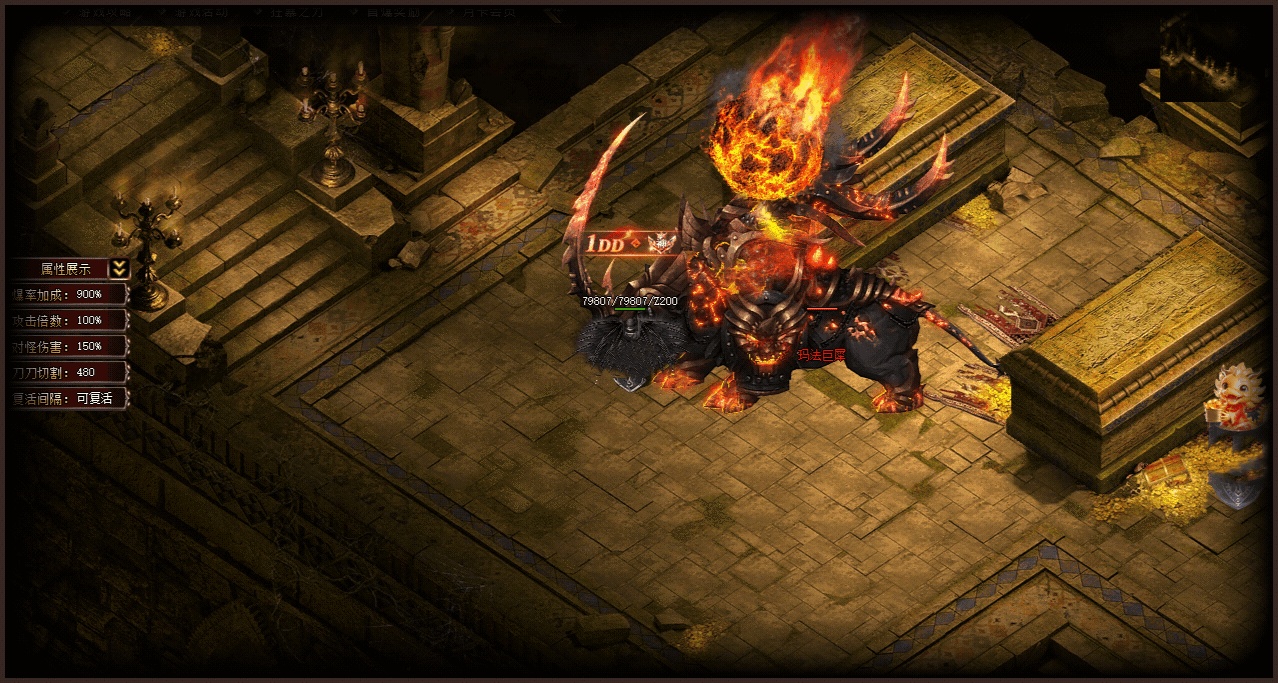Screen dimensions: 1278x683
Task: Select the silver shield icon below the mascot
Action: [x=1238, y=486]
